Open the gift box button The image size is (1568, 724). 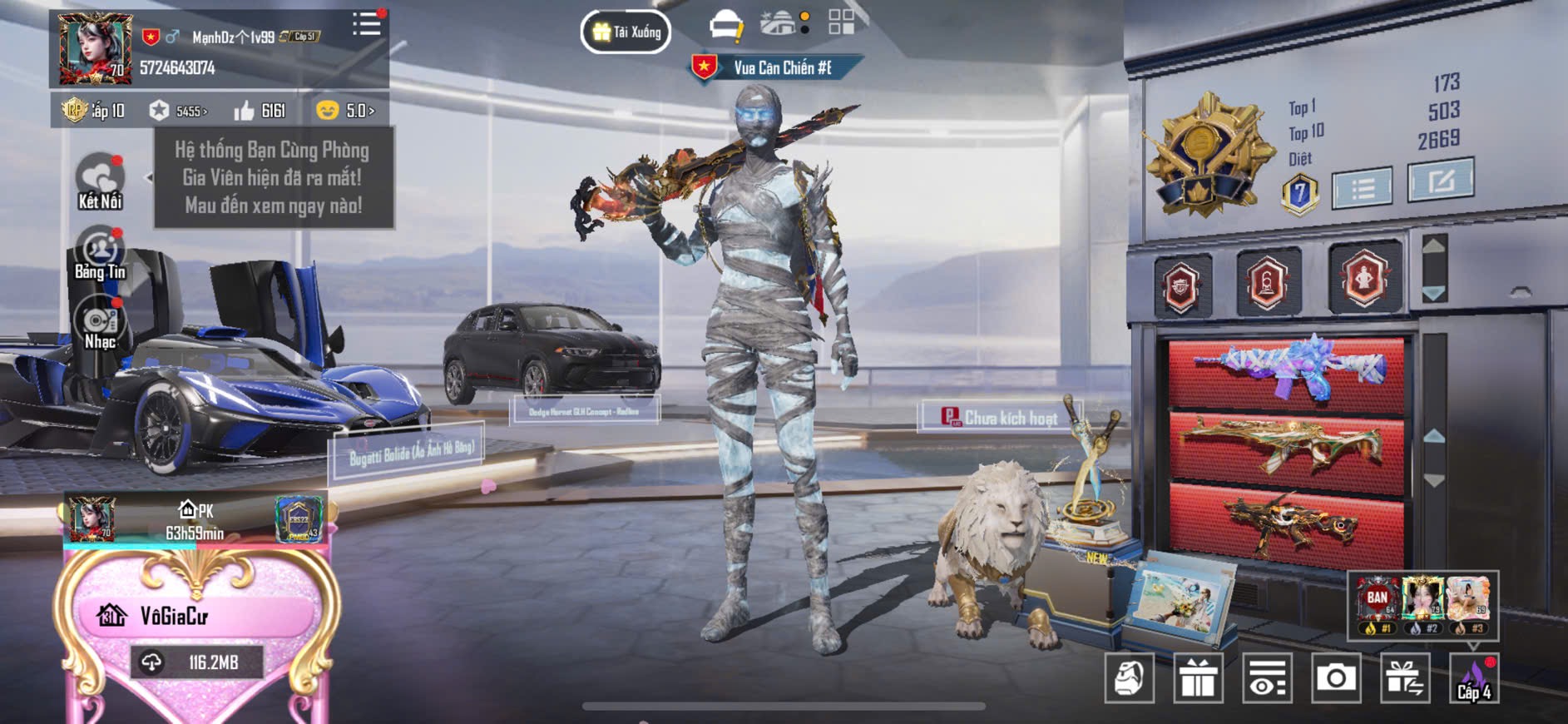point(1198,679)
